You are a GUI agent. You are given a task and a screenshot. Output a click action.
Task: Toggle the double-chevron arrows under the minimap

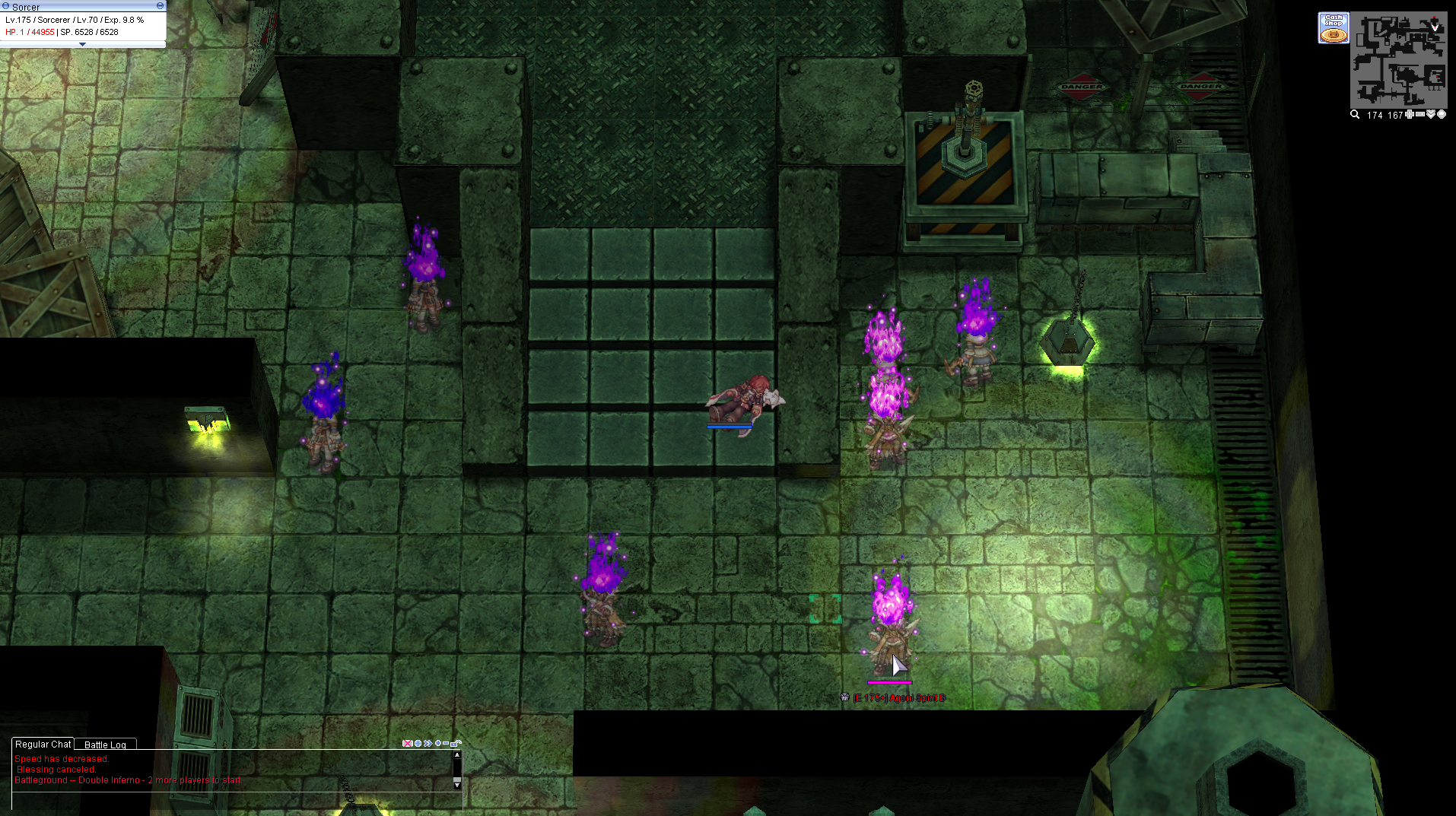tap(1431, 115)
